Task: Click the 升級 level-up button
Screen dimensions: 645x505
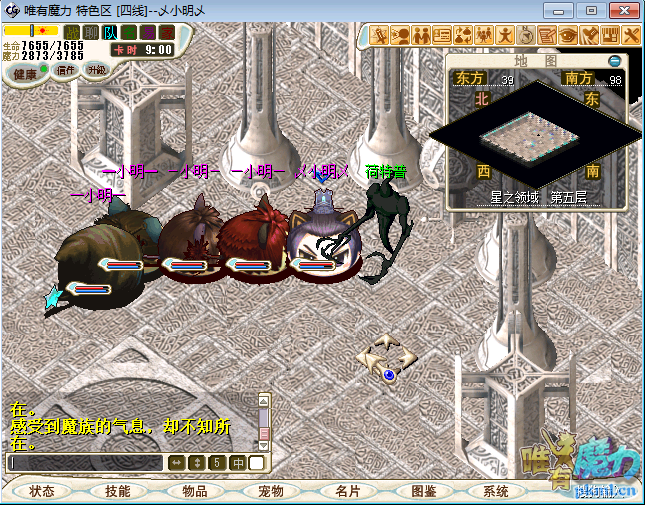Action: coord(97,70)
